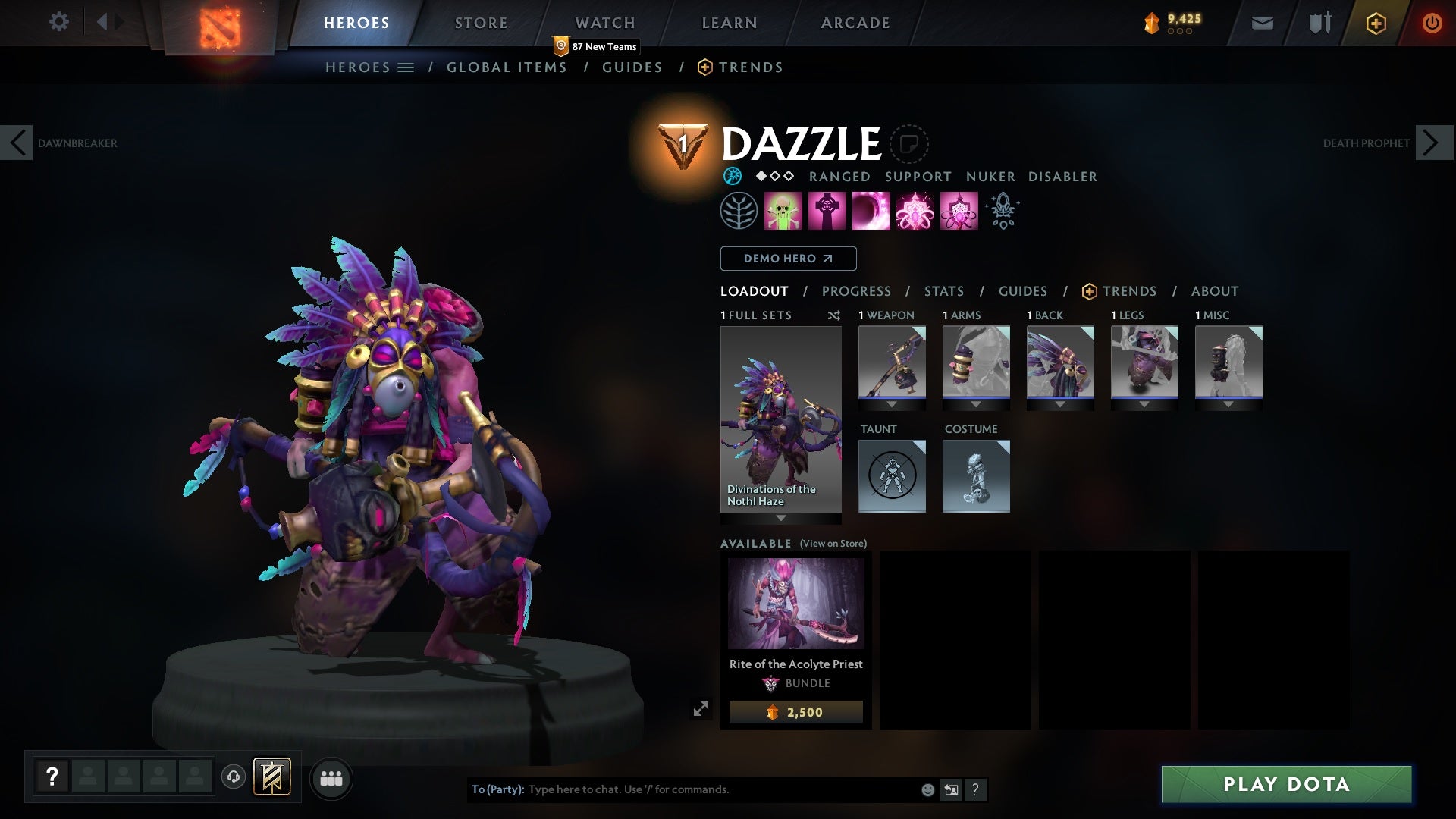Screen dimensions: 1456x819
Task: Select Dazzle's Poison Touch ability icon
Action: pyautogui.click(x=784, y=211)
